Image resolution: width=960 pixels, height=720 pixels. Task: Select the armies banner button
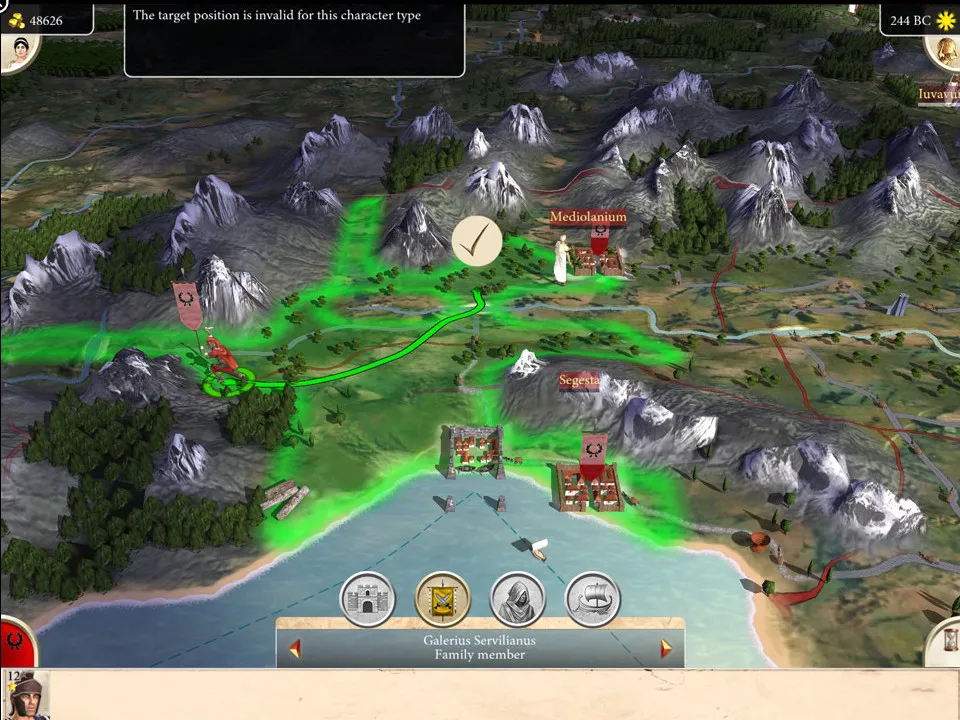443,599
